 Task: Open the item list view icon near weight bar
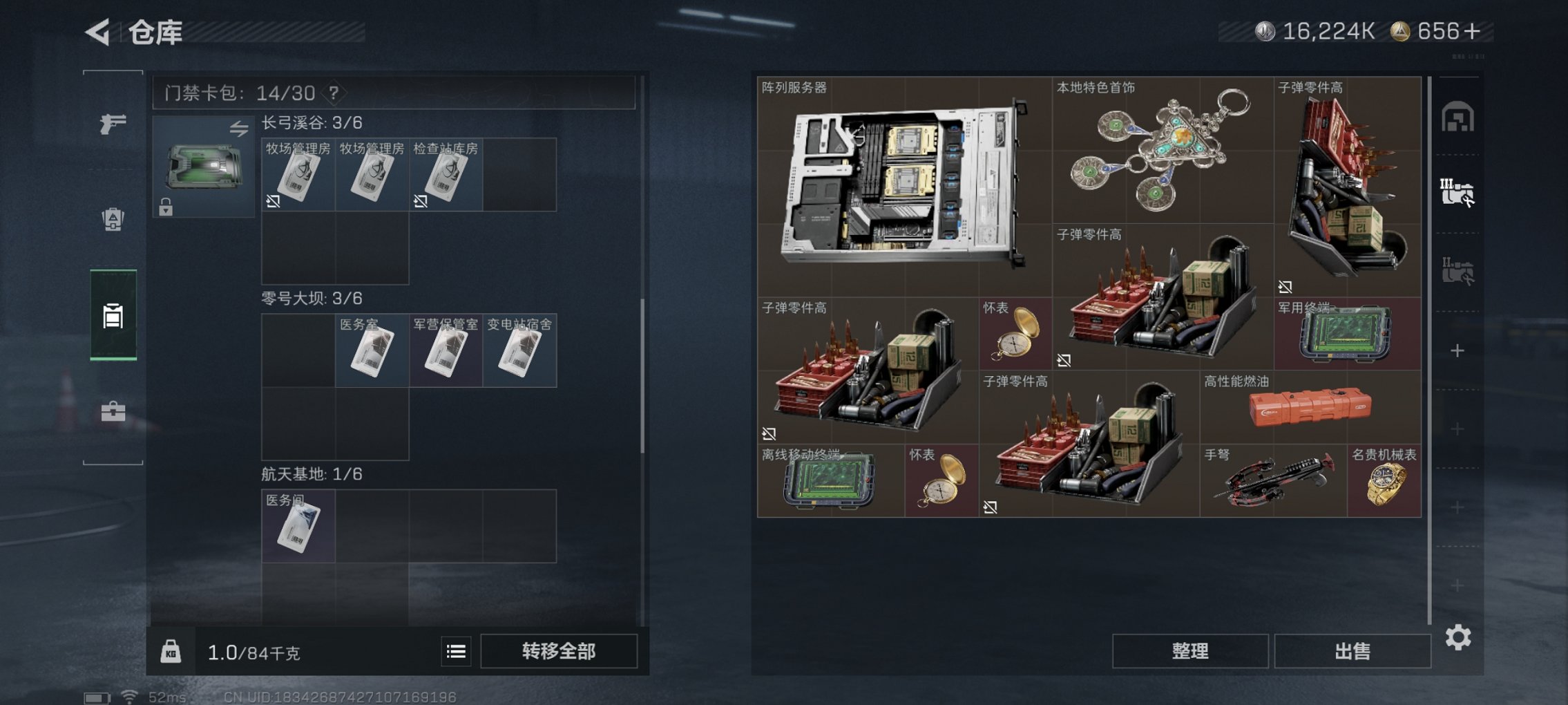pyautogui.click(x=457, y=651)
